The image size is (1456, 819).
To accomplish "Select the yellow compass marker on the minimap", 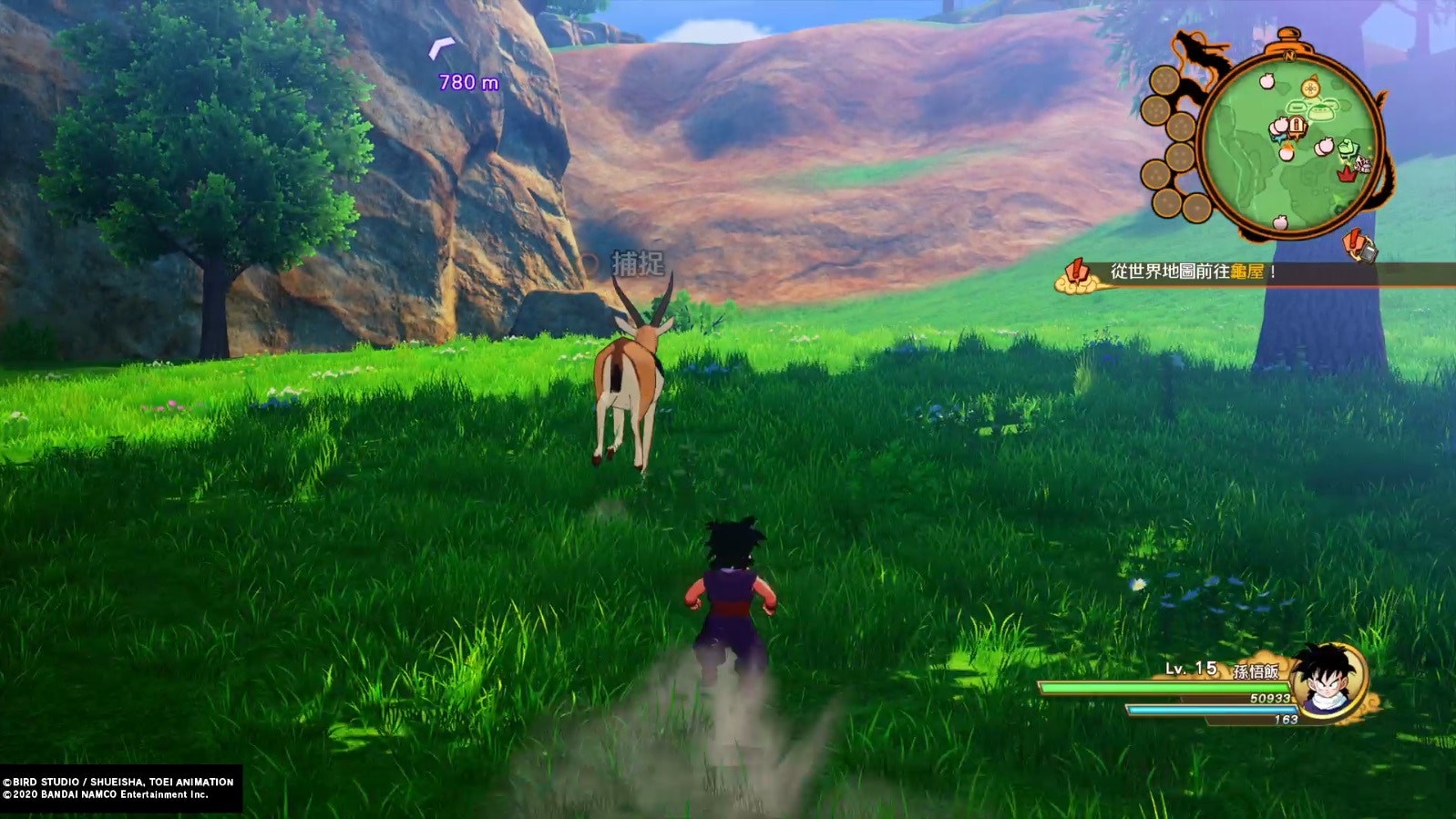I will click(x=1310, y=87).
